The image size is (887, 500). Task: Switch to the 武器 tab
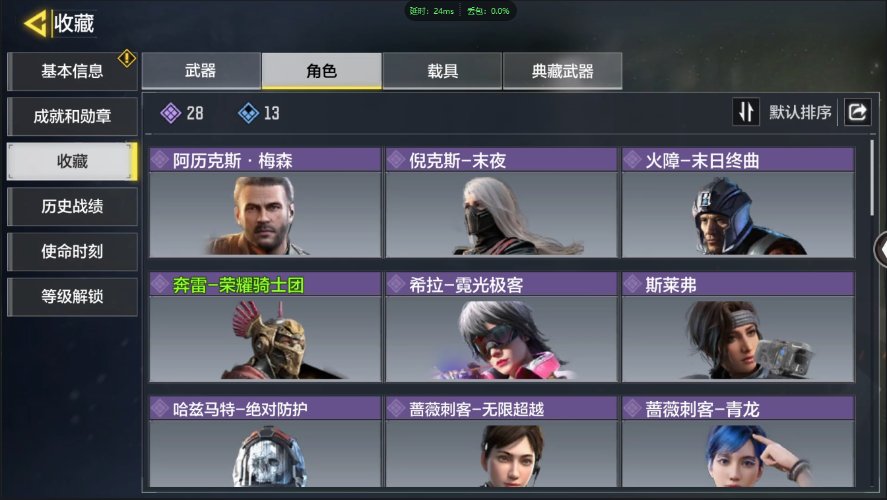click(x=201, y=71)
